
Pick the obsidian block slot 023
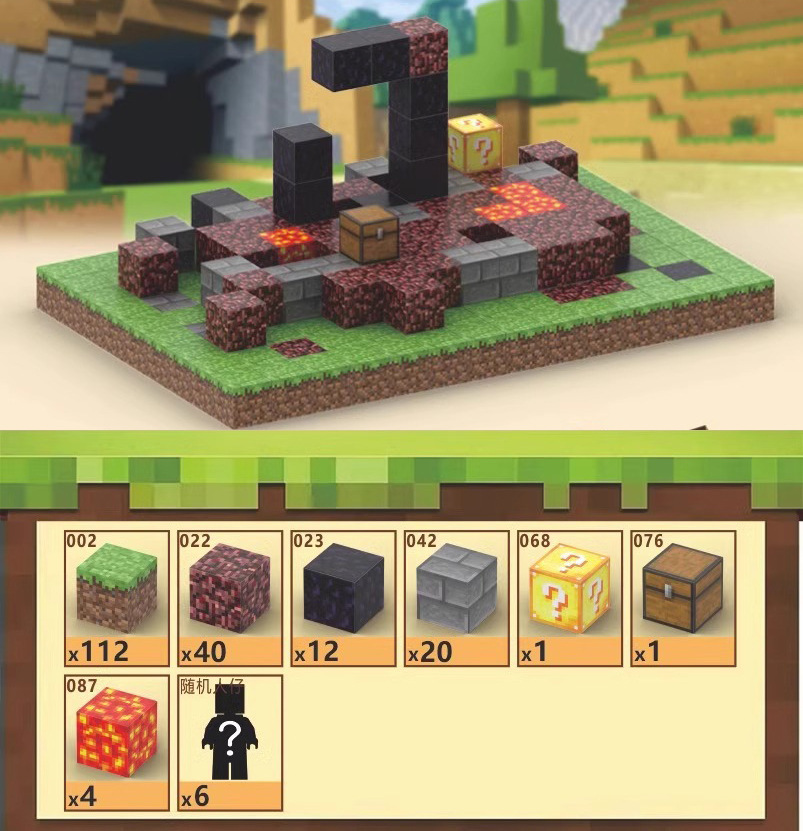pos(343,598)
